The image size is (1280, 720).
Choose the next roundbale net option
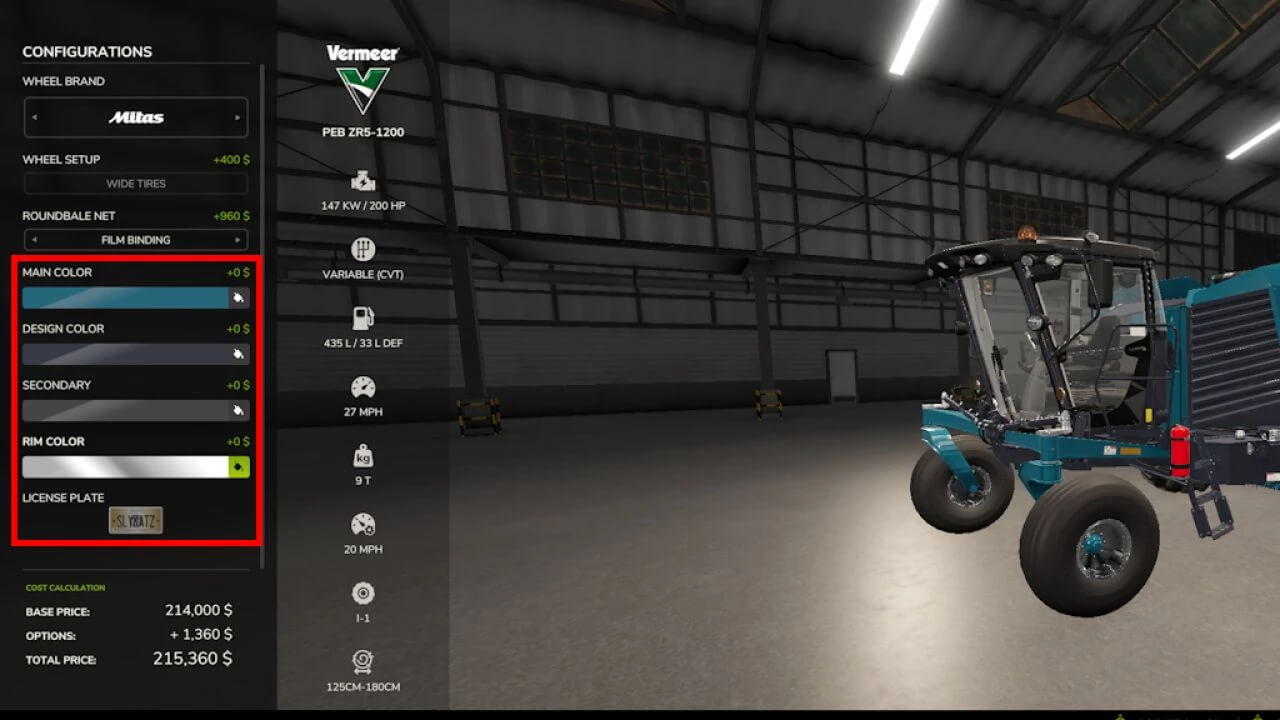coord(237,240)
